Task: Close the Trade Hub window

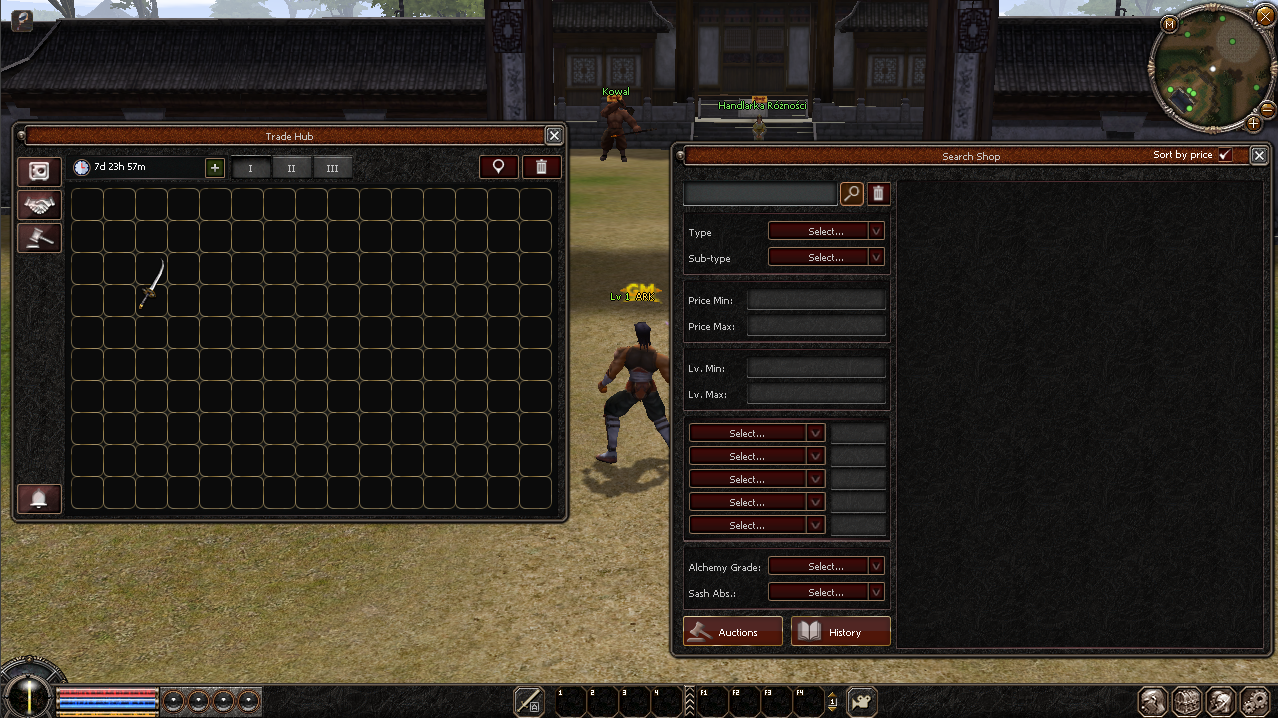Action: pos(553,135)
